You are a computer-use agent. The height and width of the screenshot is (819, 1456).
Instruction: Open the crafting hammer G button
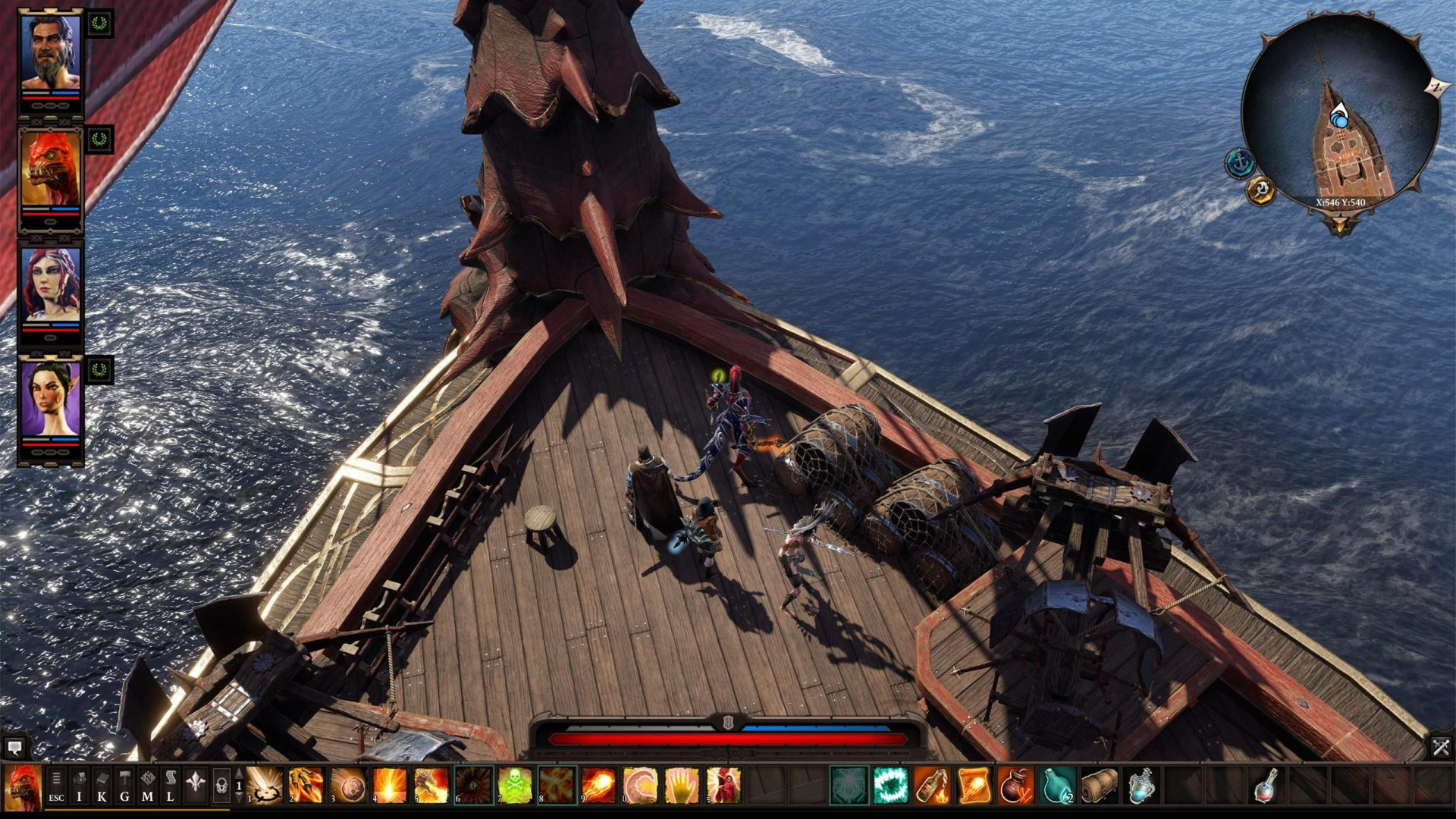click(x=124, y=786)
